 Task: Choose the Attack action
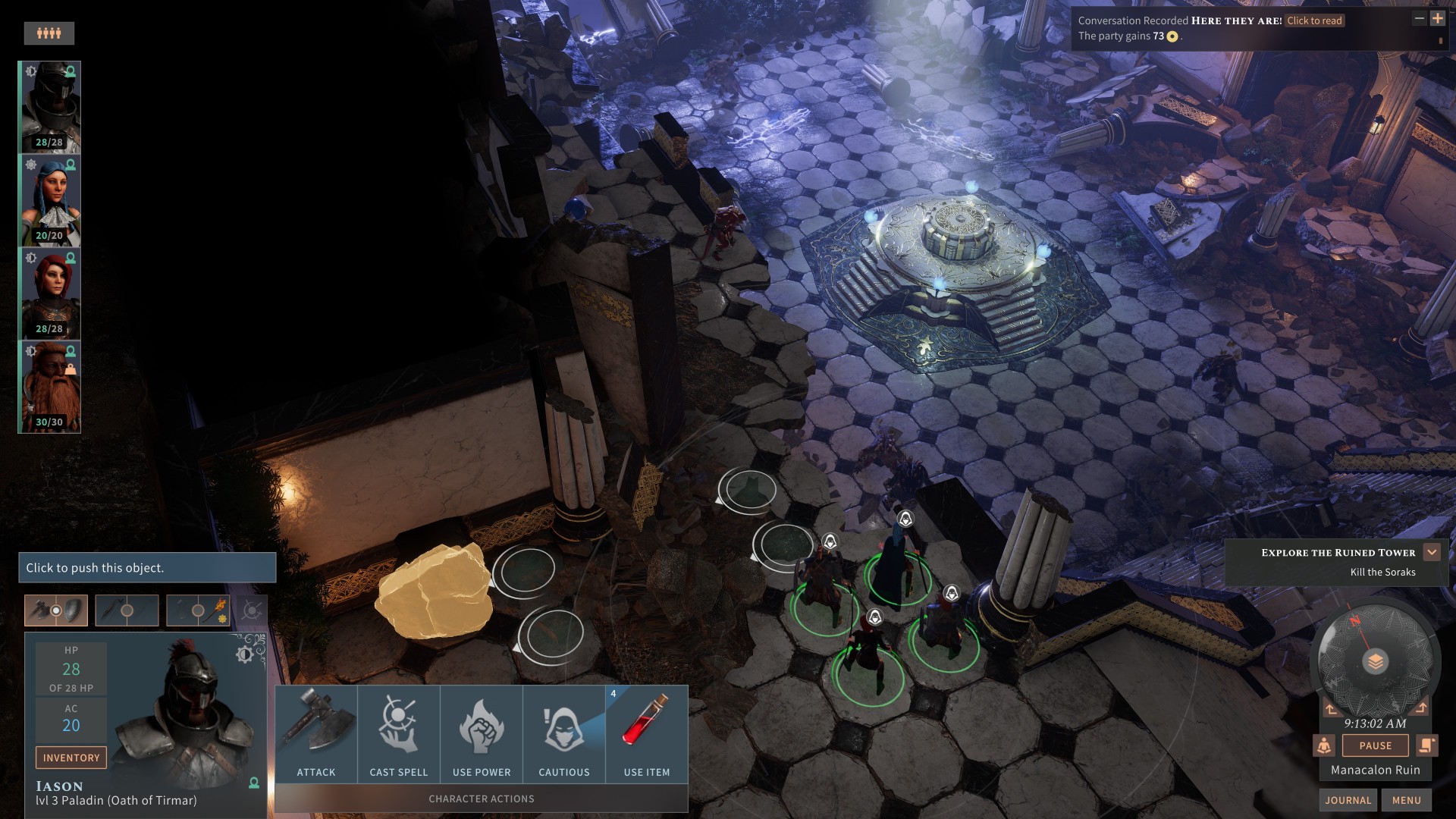point(316,734)
